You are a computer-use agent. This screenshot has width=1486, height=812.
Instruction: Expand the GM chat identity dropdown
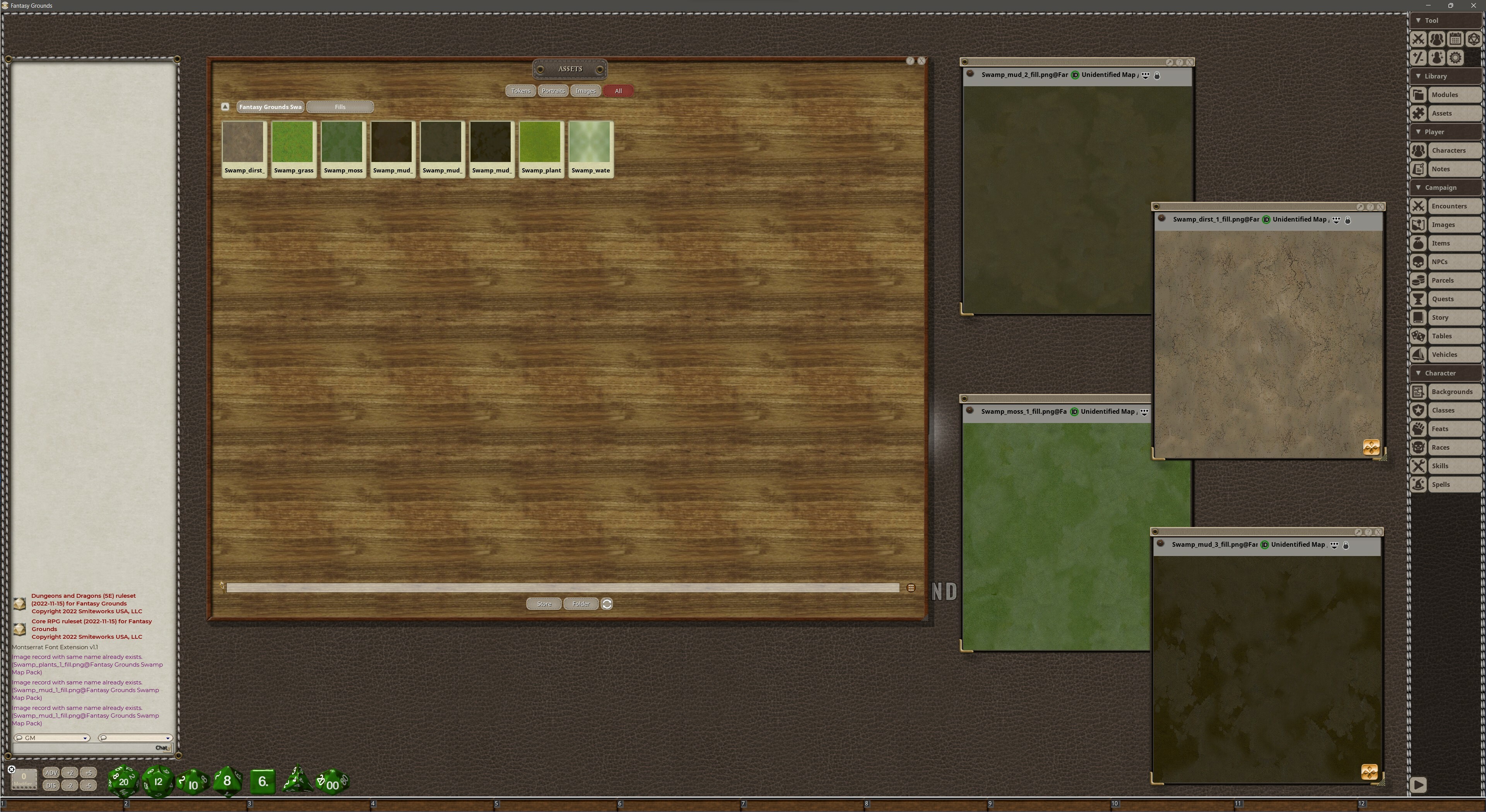click(86, 738)
